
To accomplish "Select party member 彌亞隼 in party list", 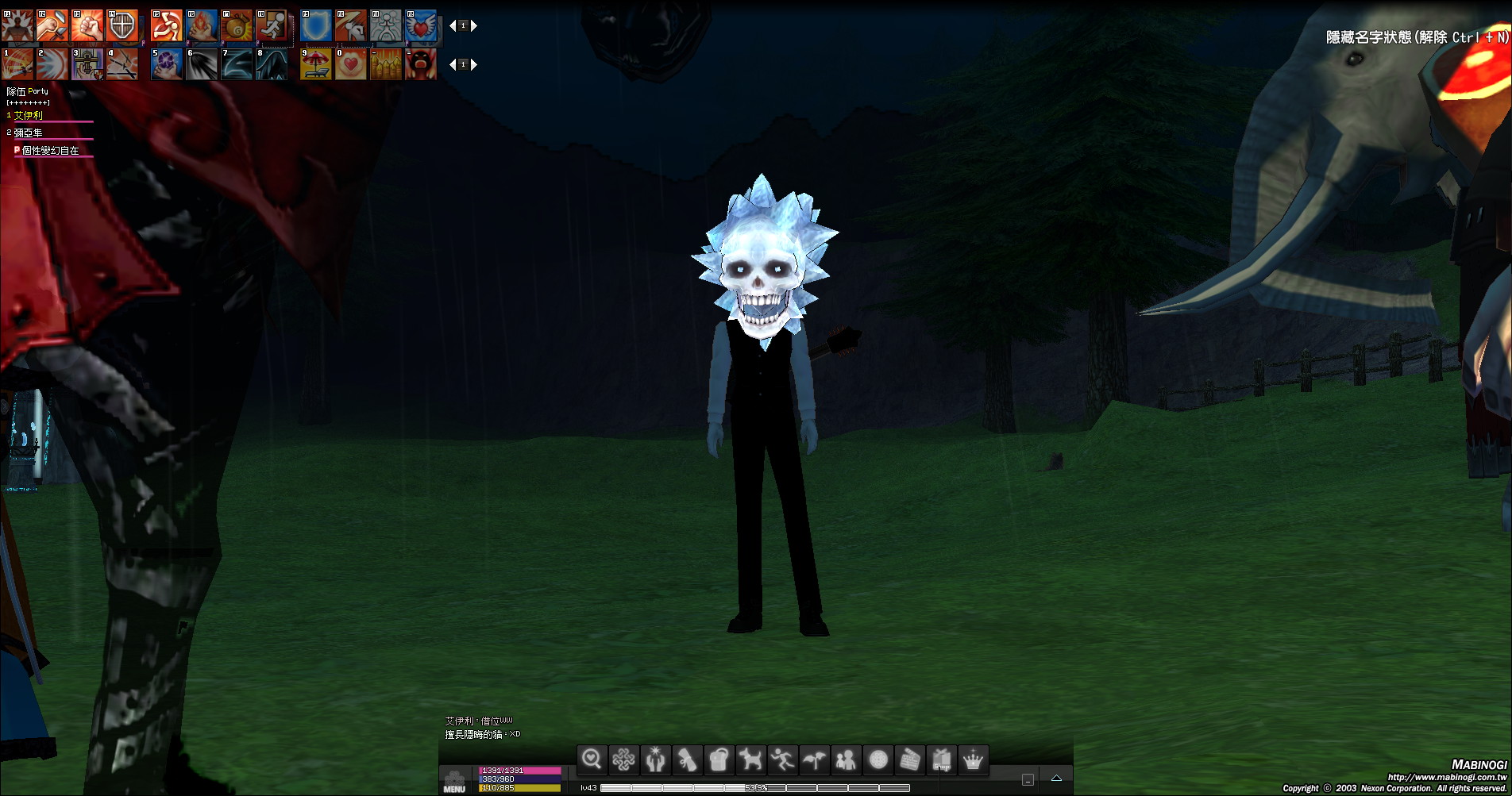I will click(29, 133).
